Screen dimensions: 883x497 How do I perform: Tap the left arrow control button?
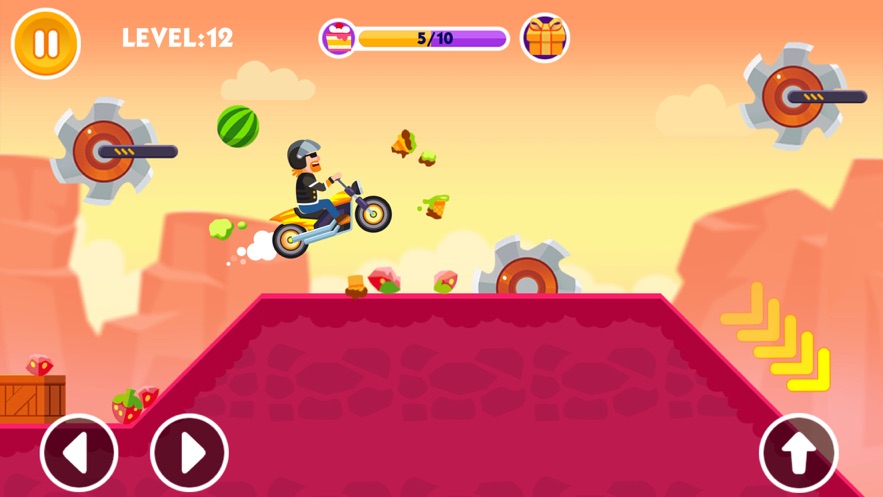79,453
